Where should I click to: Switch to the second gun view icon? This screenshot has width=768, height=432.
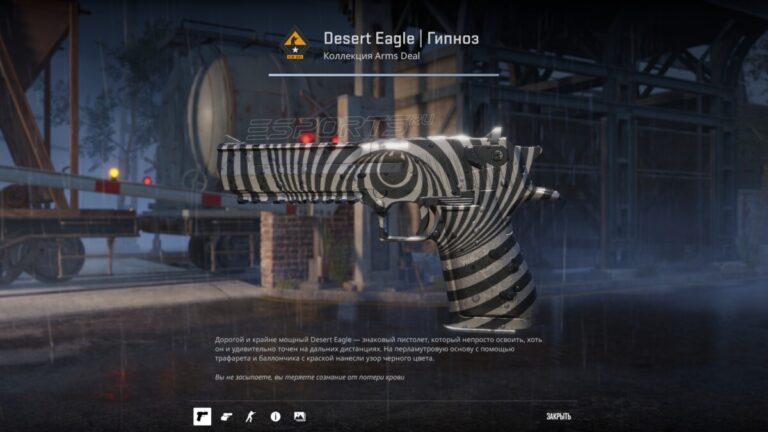tap(227, 416)
